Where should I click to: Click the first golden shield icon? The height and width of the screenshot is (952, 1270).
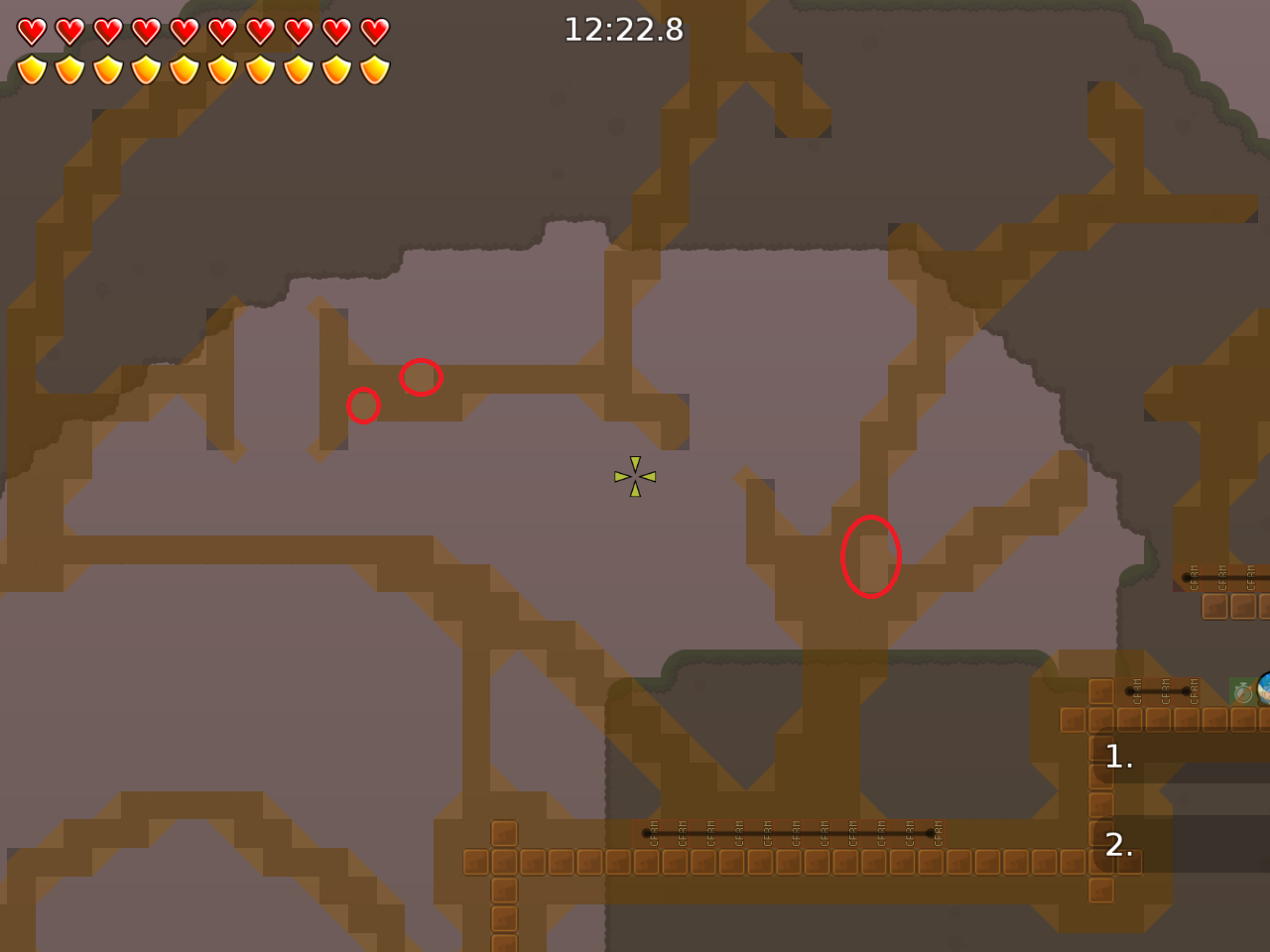[33, 66]
